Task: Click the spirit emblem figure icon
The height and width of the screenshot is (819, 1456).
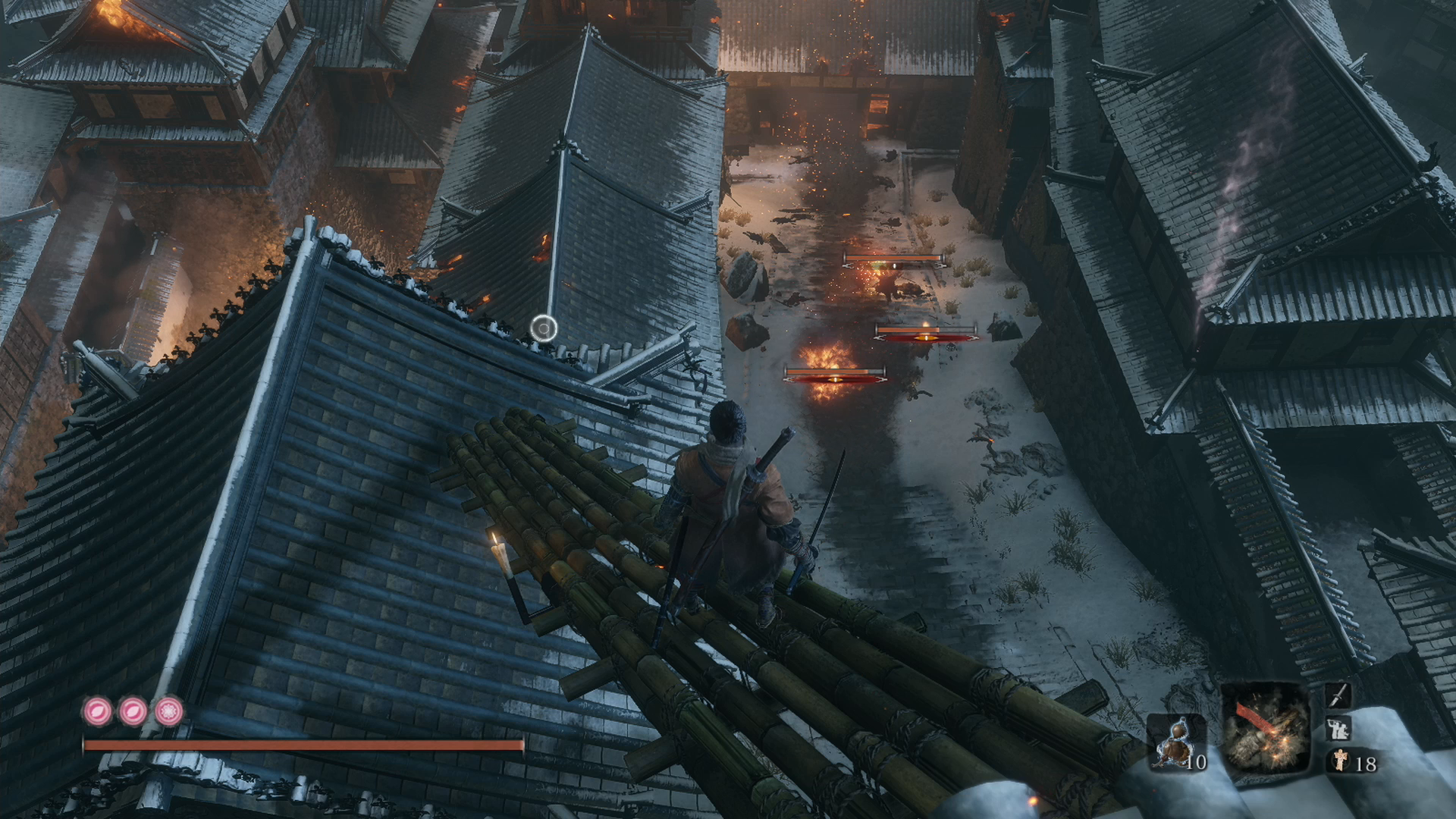Action: (1340, 761)
